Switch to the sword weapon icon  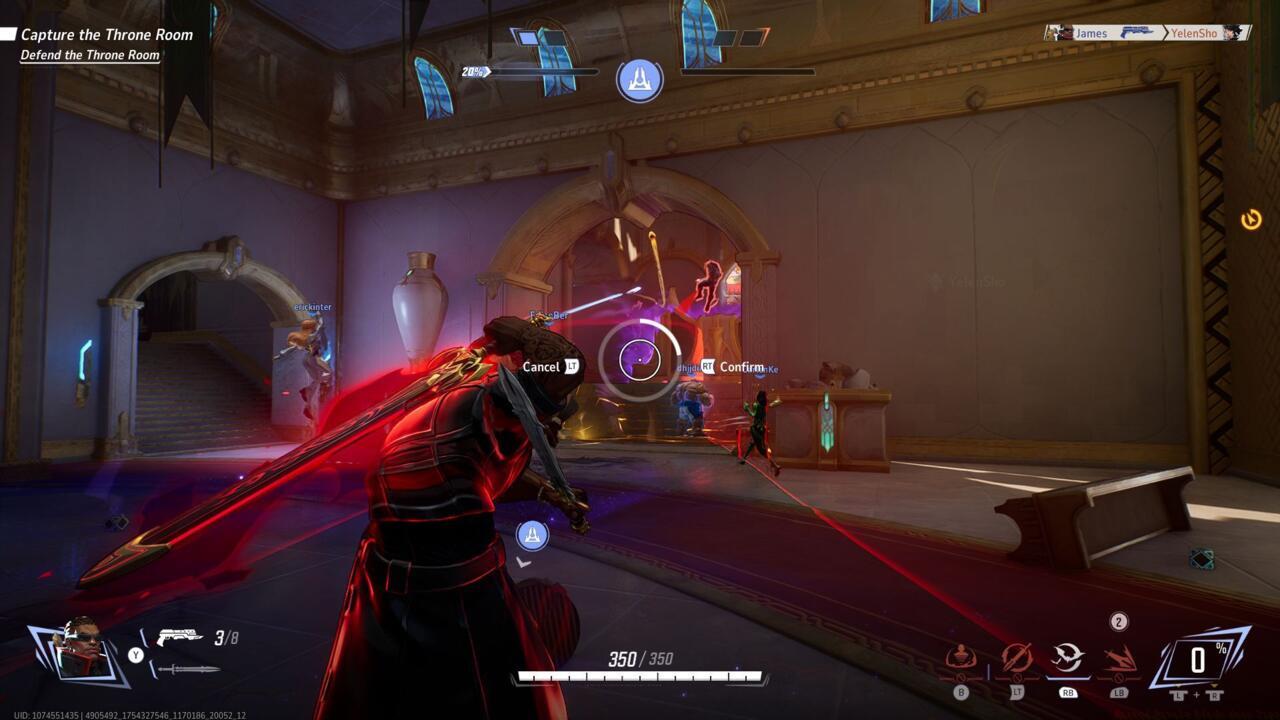coord(189,668)
